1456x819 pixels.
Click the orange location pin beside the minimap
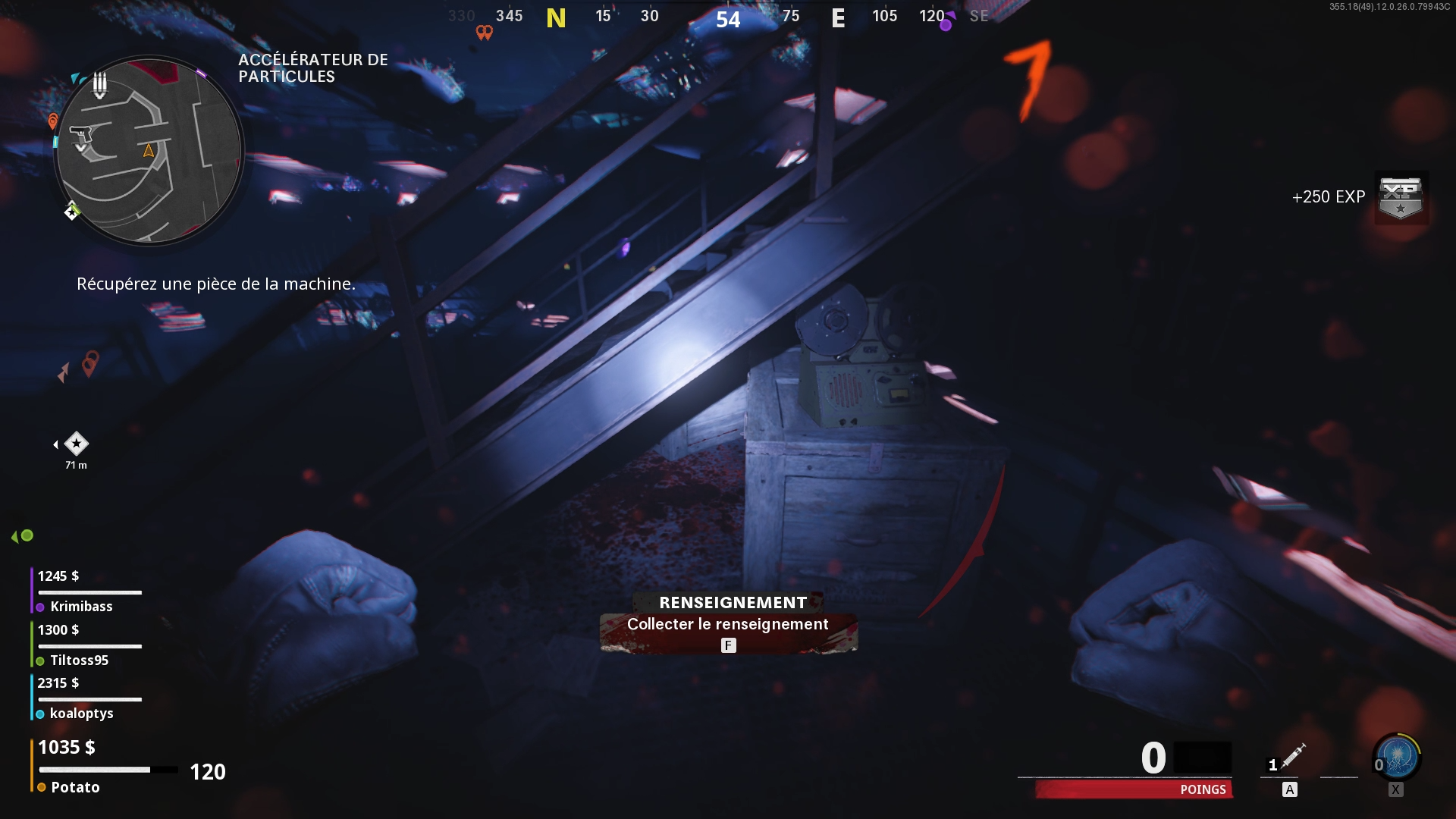[x=52, y=121]
